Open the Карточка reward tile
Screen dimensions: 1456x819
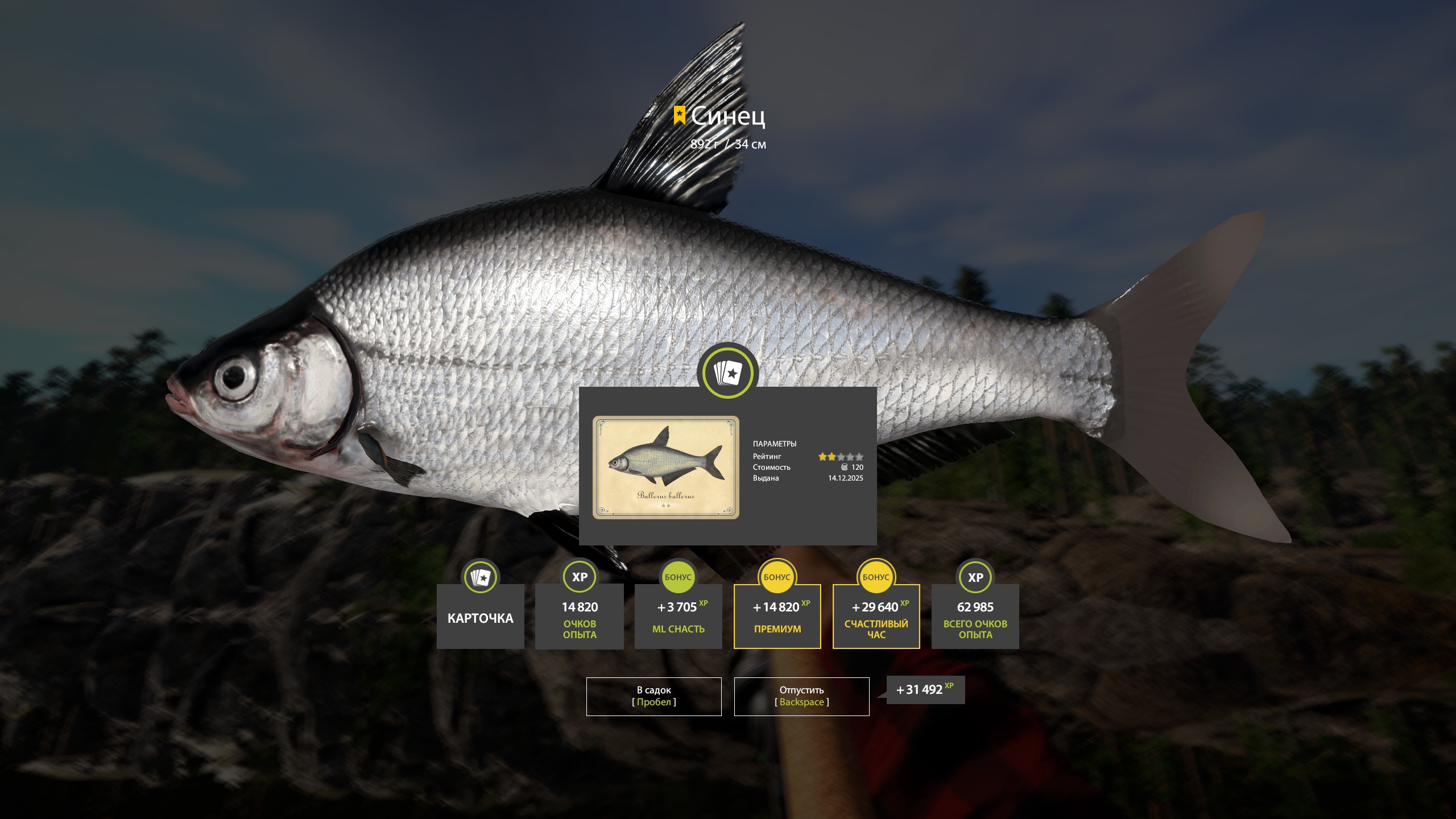[480, 617]
